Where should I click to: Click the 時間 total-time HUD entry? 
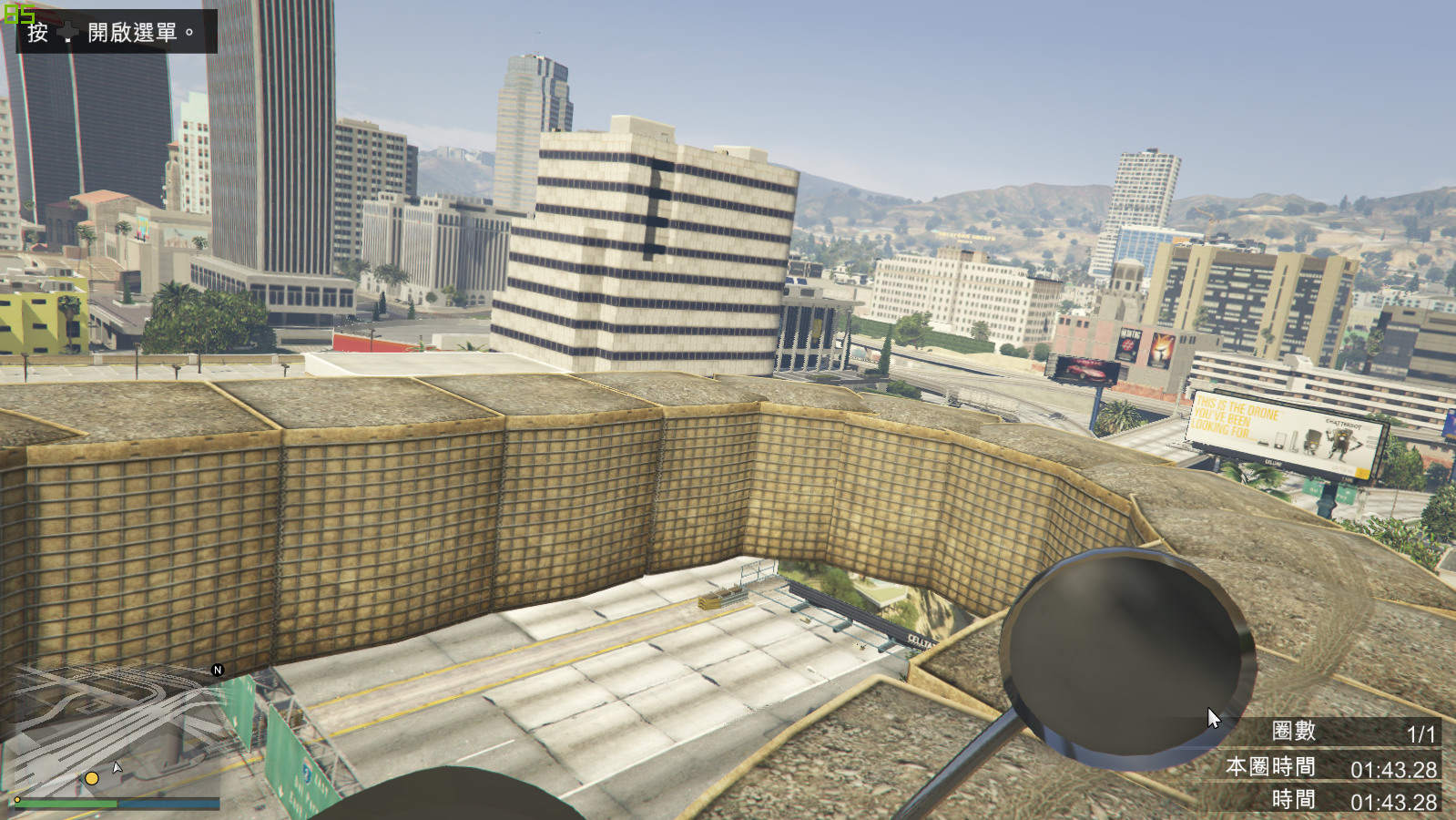(x=1294, y=797)
